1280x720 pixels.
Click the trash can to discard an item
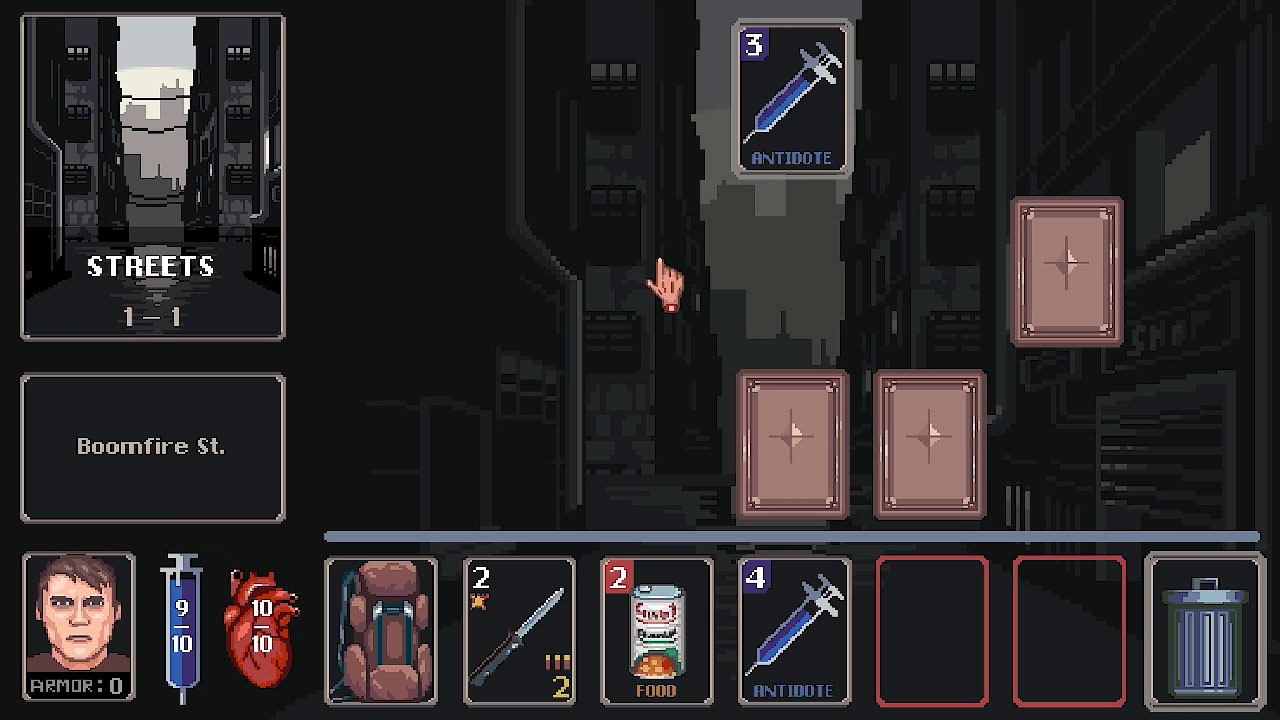tap(1201, 632)
